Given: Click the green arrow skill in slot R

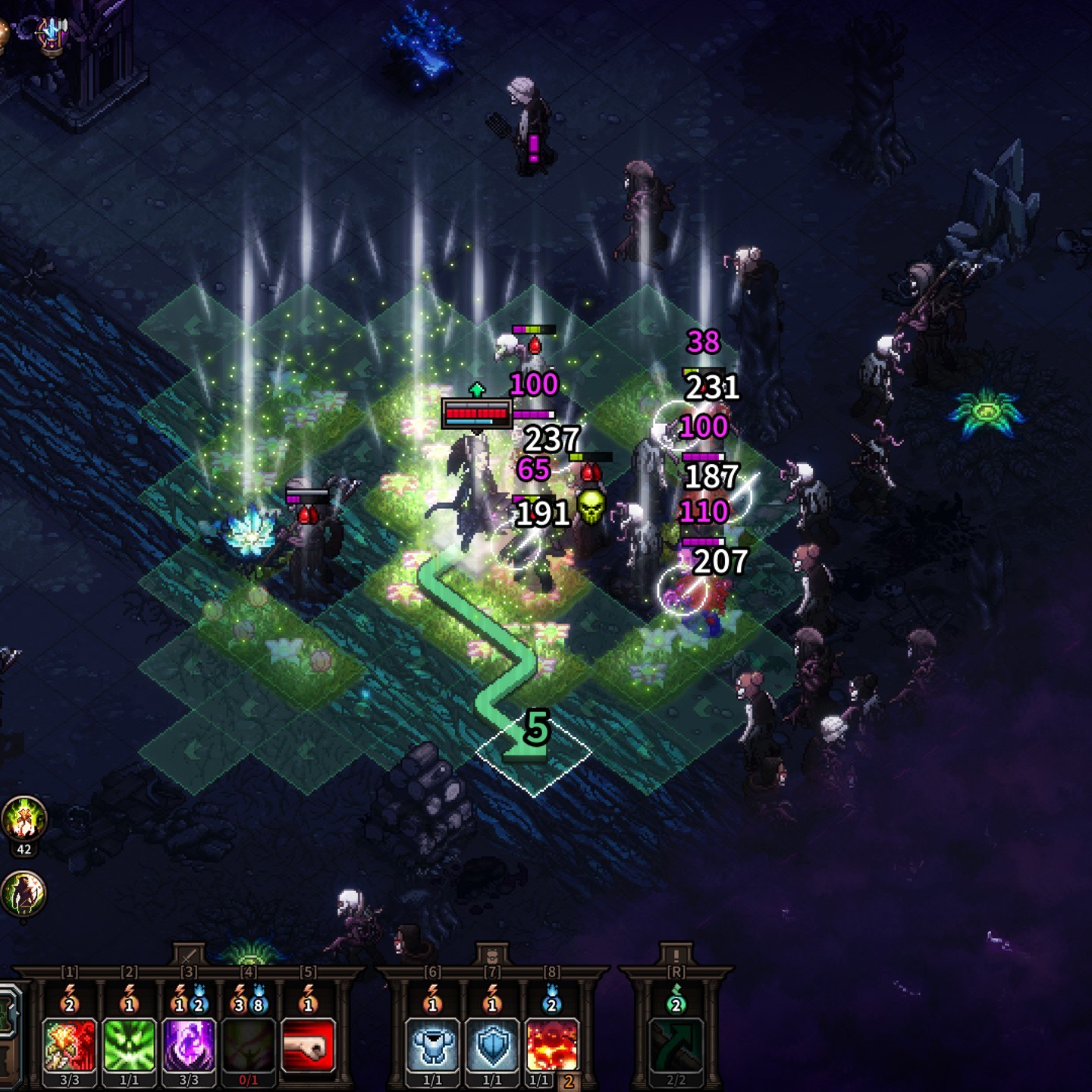Looking at the screenshot, I should pos(676,1045).
